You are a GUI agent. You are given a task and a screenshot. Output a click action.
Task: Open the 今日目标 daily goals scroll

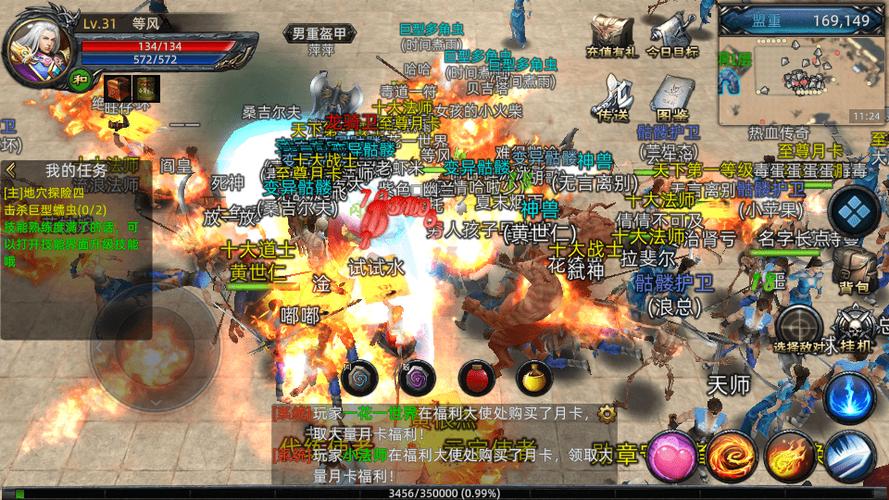672,34
